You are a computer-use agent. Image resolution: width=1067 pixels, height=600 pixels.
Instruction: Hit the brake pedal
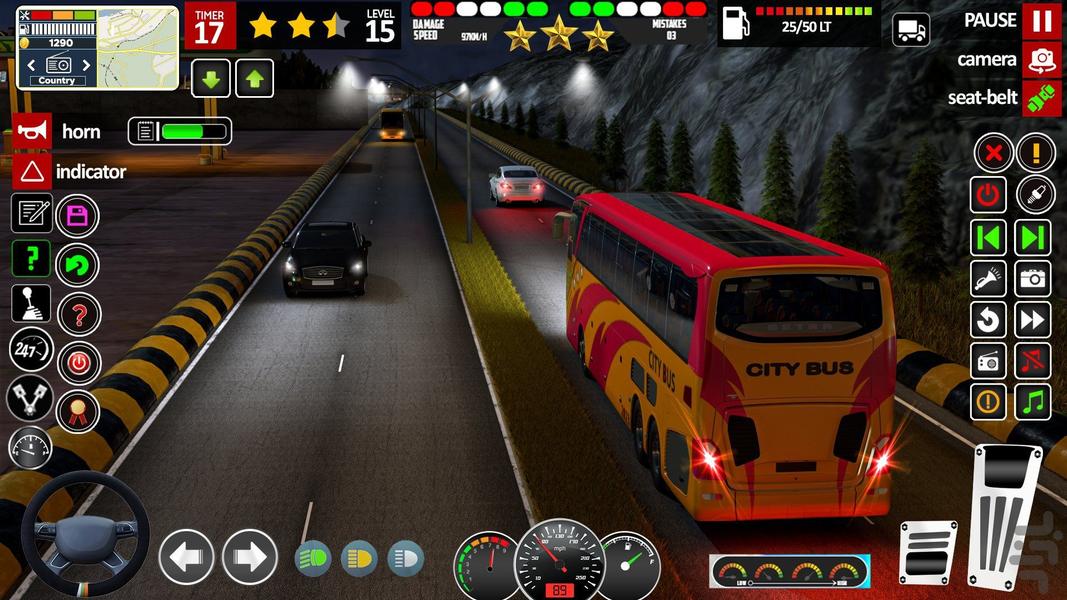click(926, 551)
